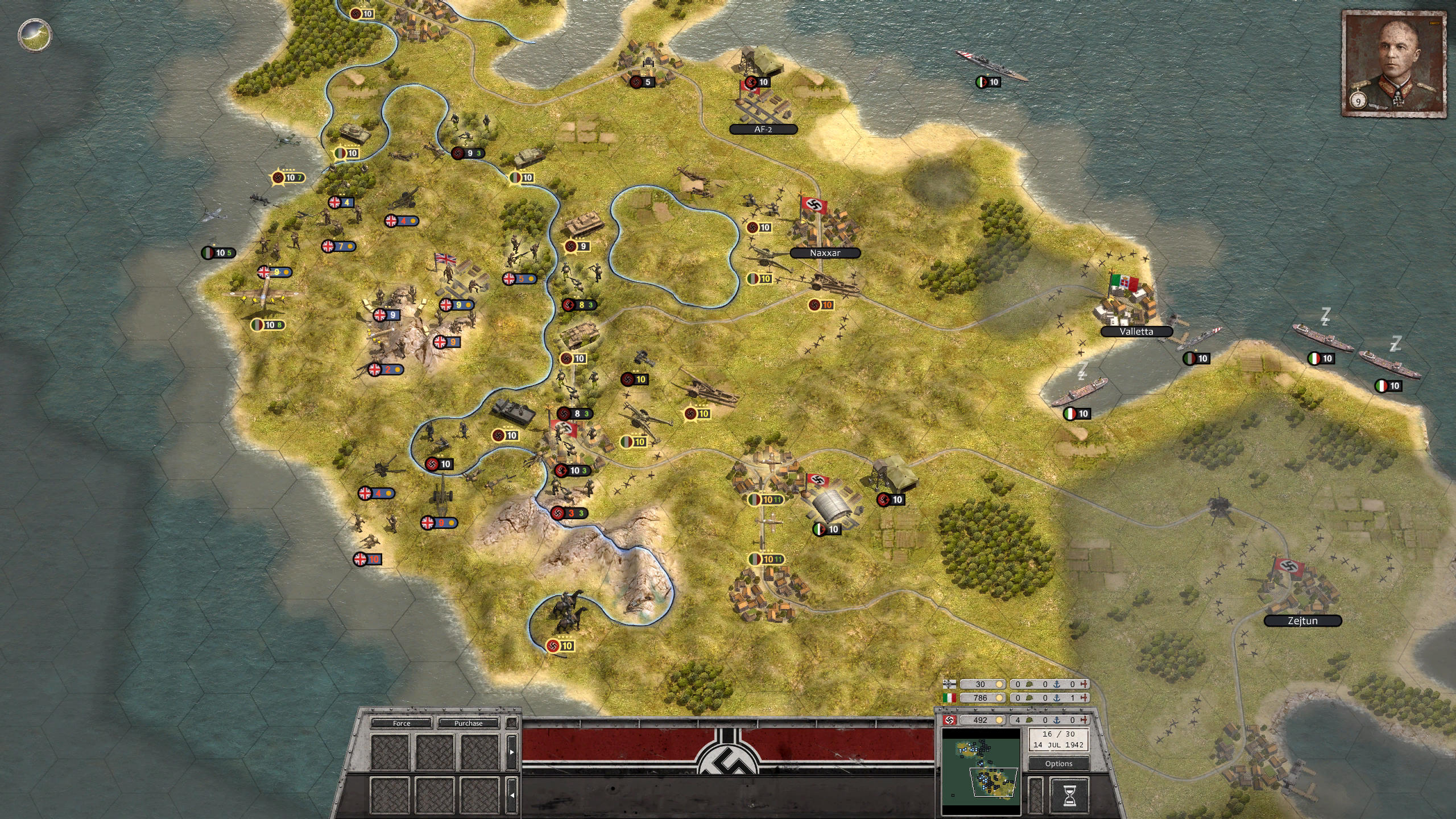Click the small button right of the Purchase tab
This screenshot has height=819, width=1456.
pos(511,723)
